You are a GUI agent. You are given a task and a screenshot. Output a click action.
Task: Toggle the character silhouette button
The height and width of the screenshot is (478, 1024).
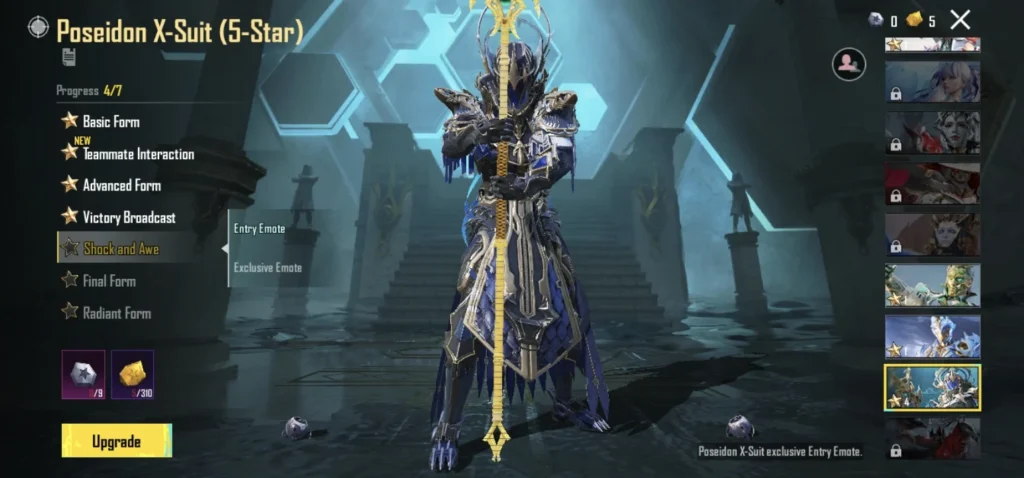pyautogui.click(x=848, y=65)
